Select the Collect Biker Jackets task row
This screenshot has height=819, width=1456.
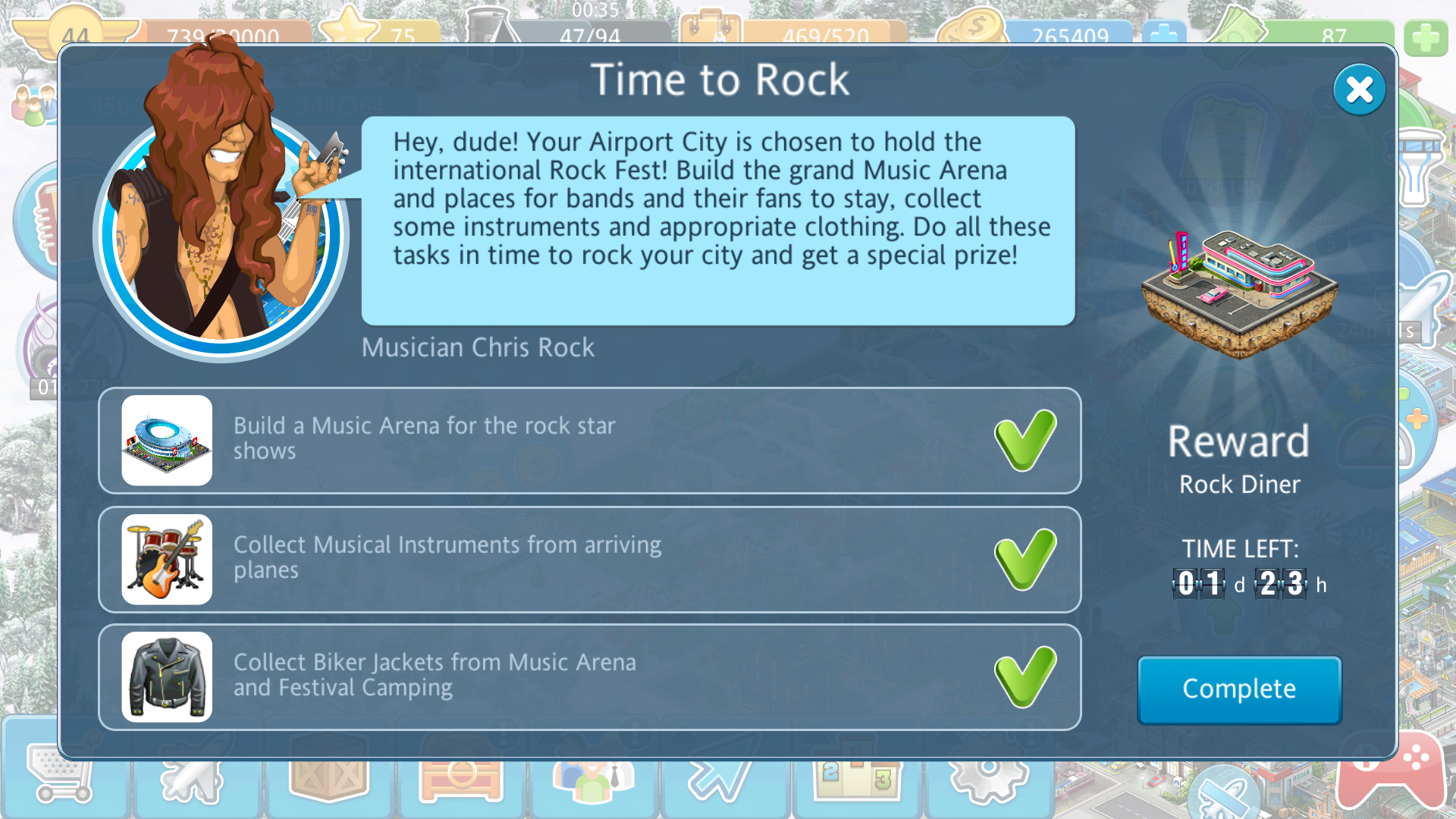point(589,676)
